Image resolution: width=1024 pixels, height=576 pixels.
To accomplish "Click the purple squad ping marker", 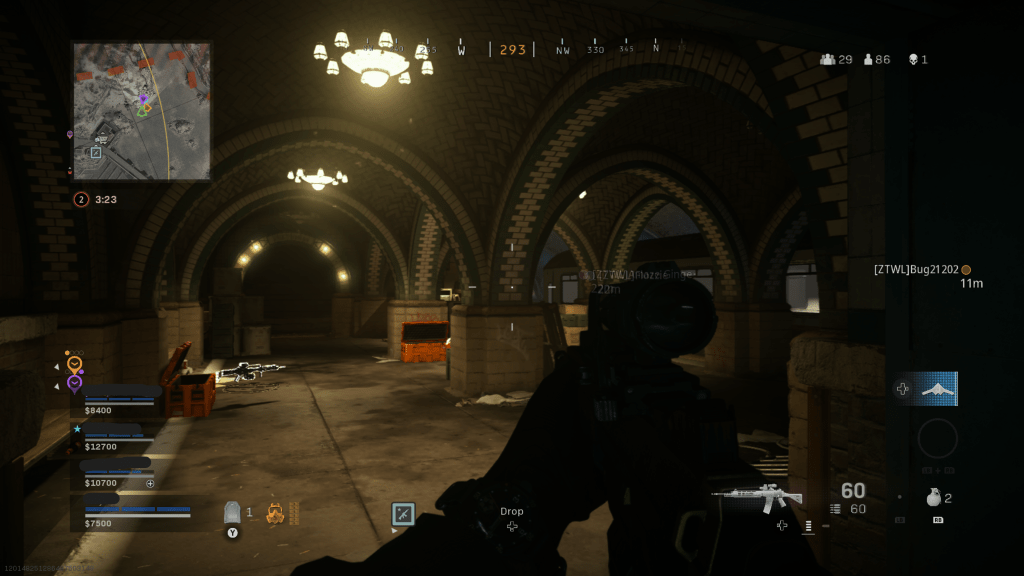I will (73, 383).
